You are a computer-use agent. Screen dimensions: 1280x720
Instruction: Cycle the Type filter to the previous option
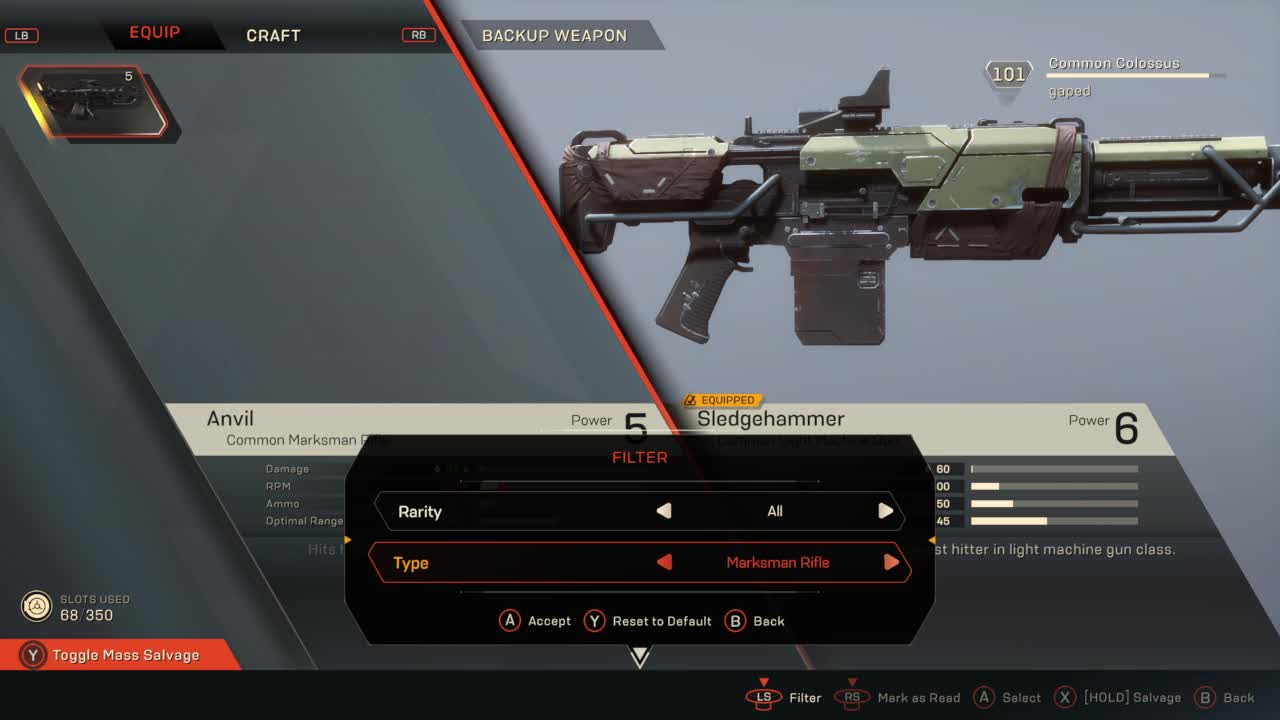click(x=664, y=562)
